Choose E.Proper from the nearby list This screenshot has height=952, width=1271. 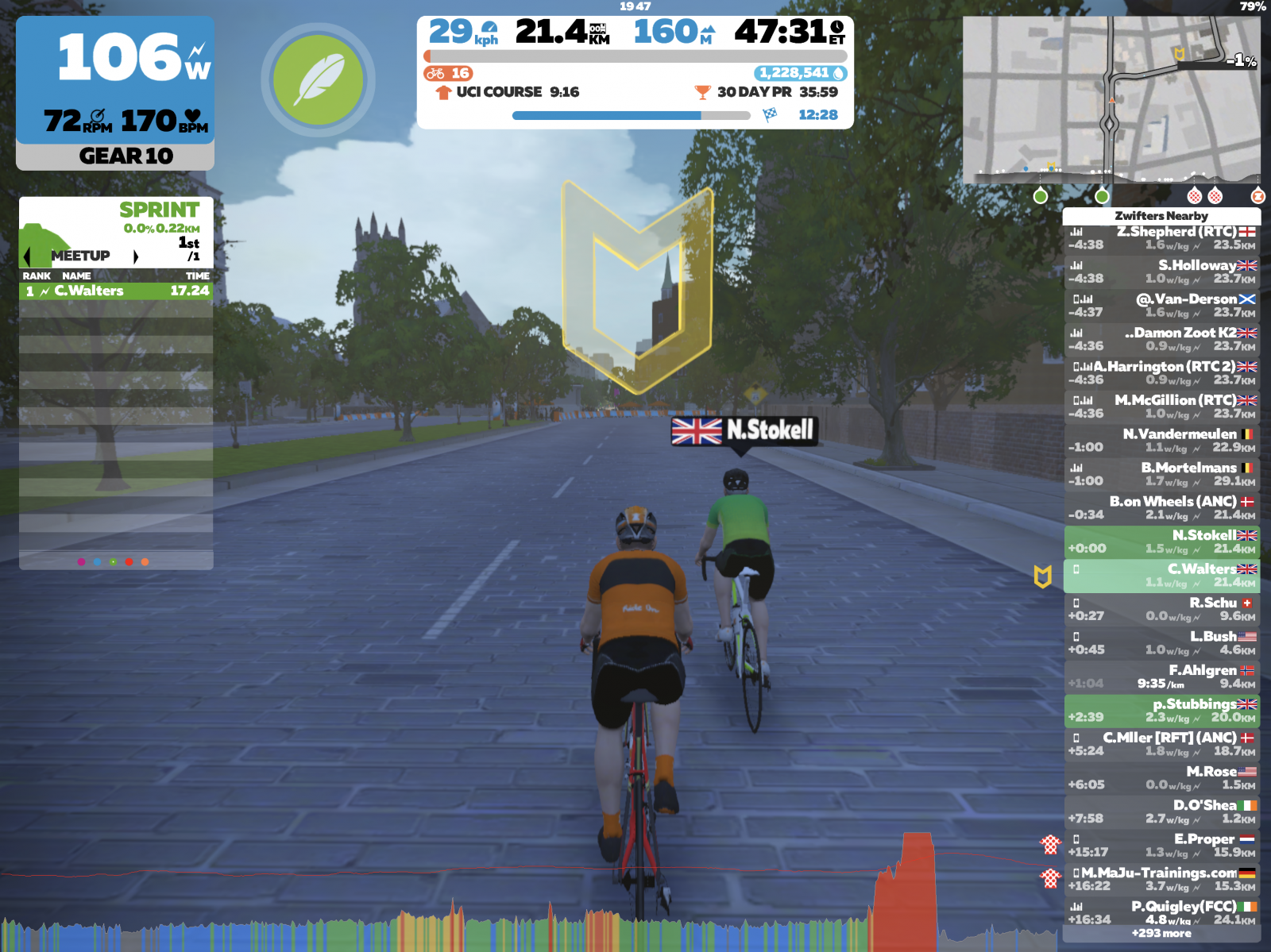pos(1161,846)
